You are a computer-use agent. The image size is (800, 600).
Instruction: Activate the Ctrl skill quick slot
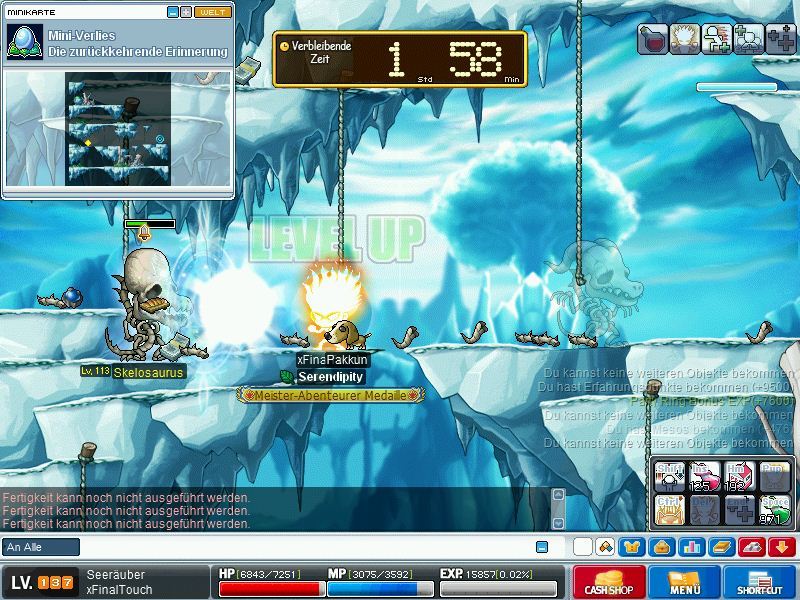[668, 510]
